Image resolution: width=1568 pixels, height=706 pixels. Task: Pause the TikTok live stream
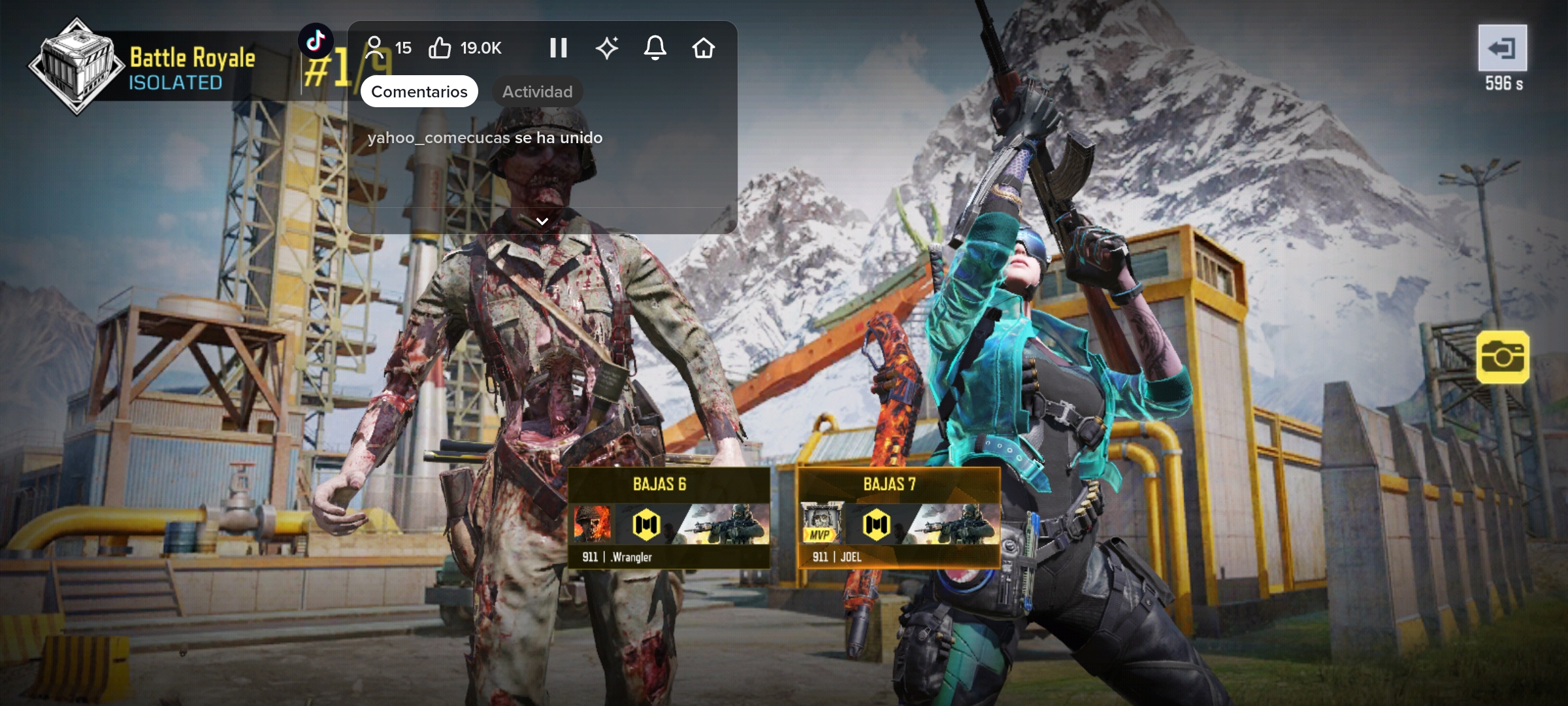558,48
